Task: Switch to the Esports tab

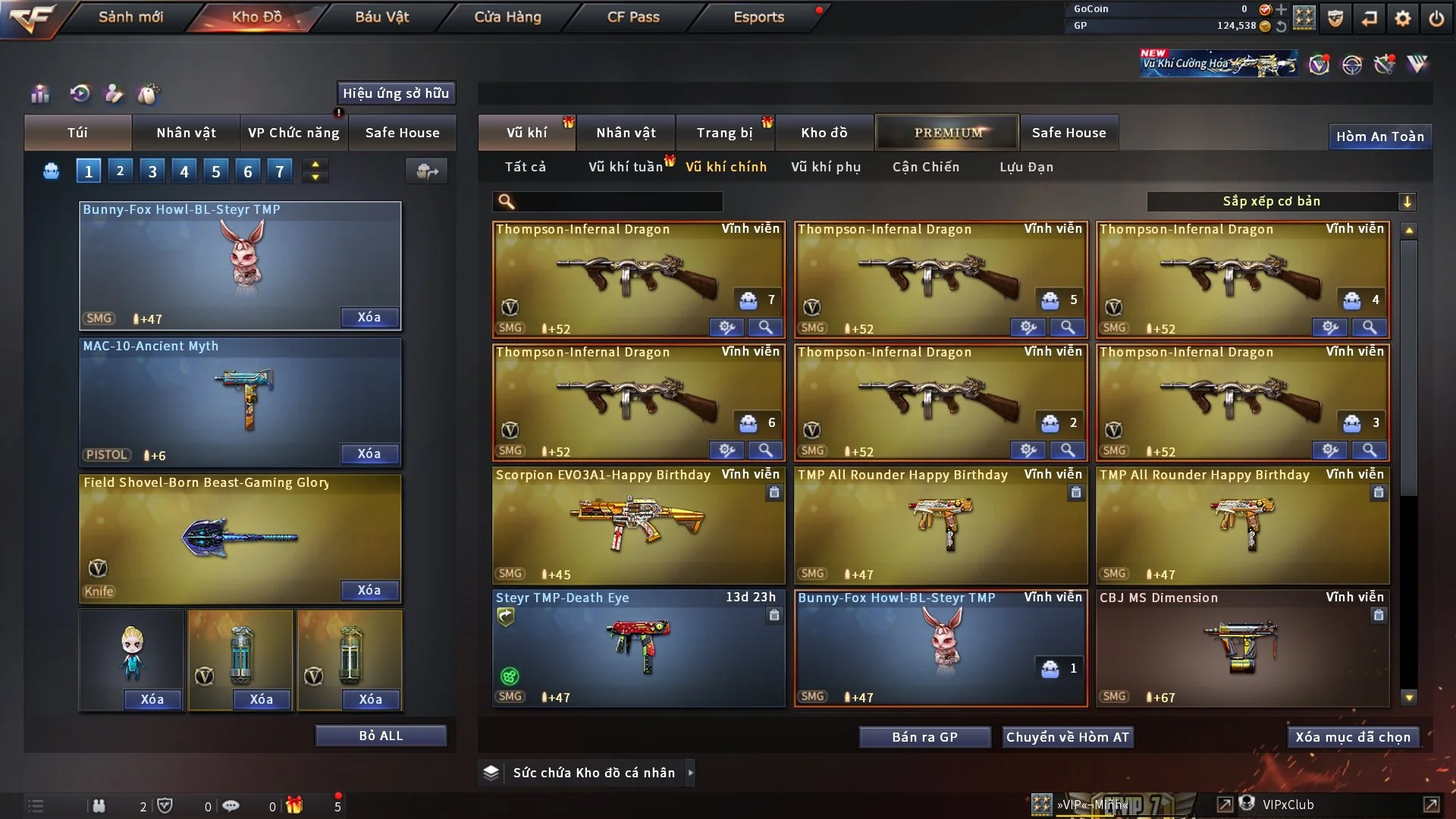Action: 758,17
